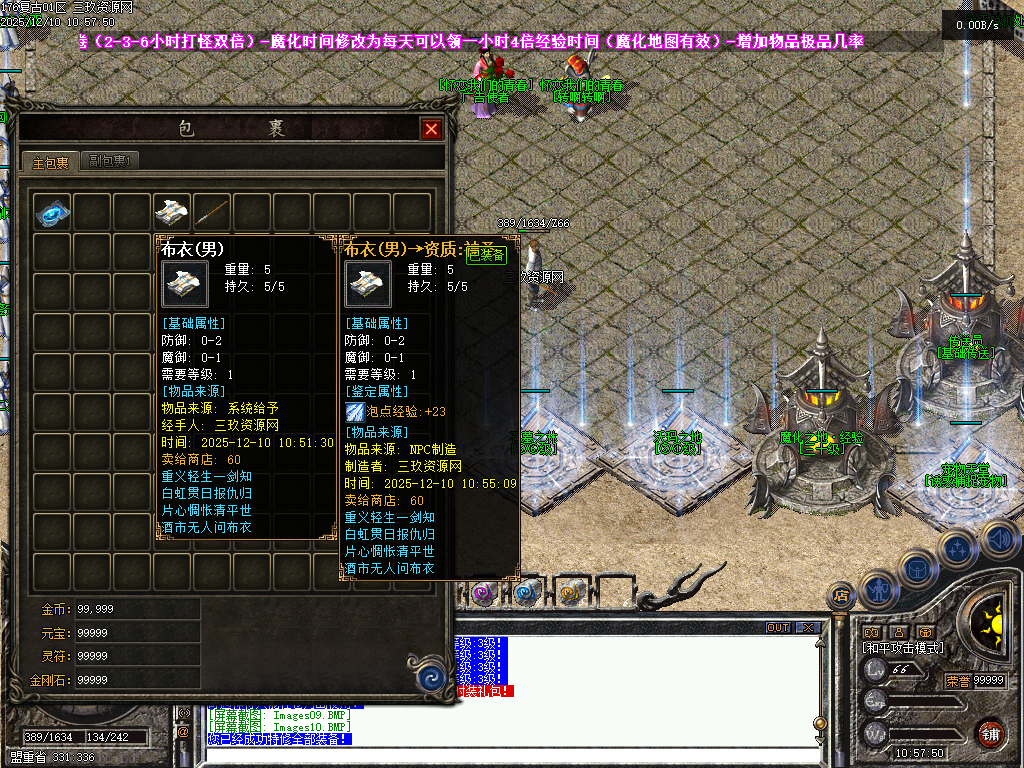
Task: Select the wooden spear weapon slot
Action: 212,212
